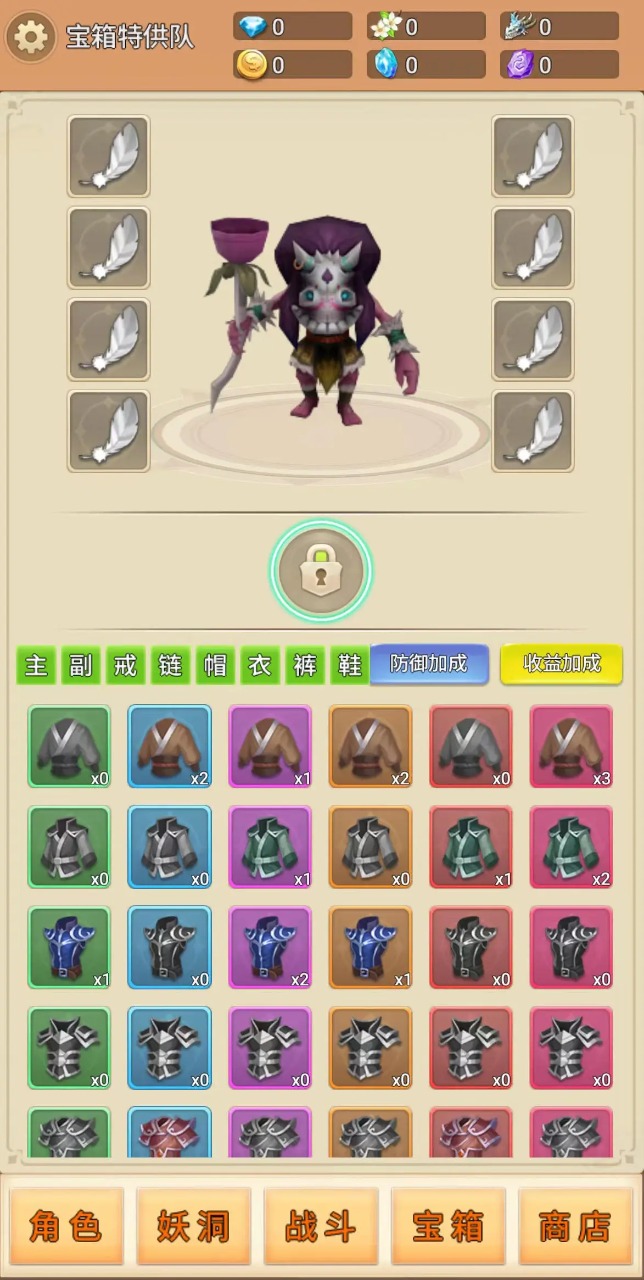Pick the blue vest on green background

[69, 947]
